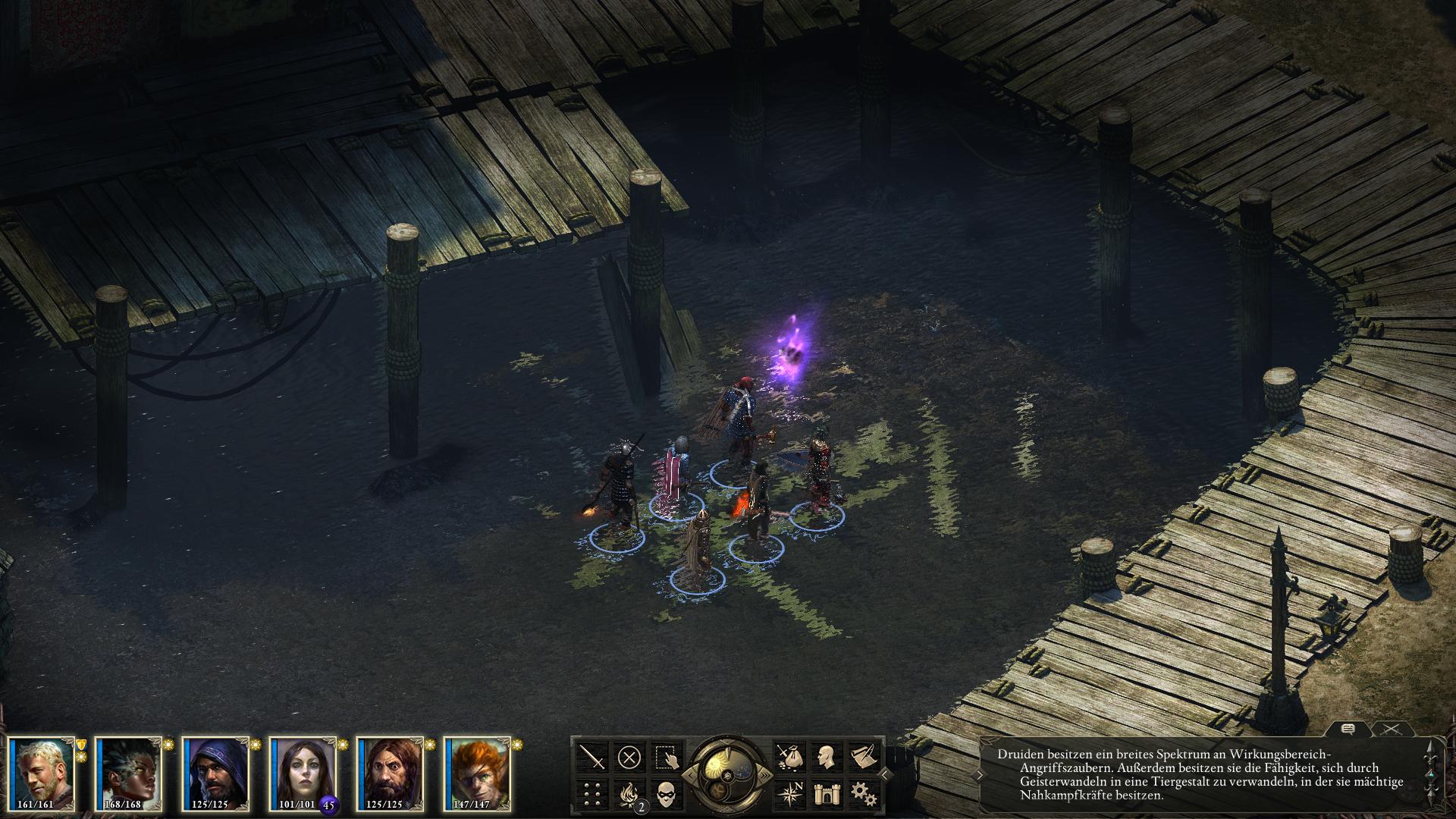1456x819 pixels.
Task: Switch to the speech-bubble dialogue log tab
Action: (x=1348, y=729)
